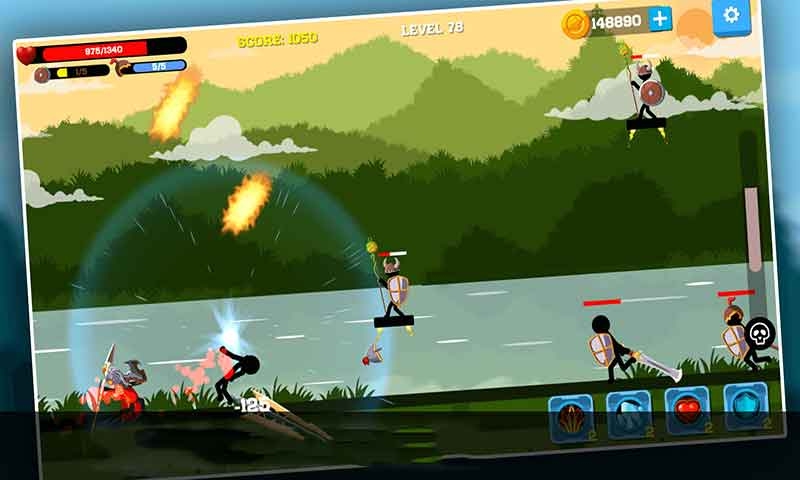Activate the multi-arrow volley skill
Image resolution: width=800 pixels, height=480 pixels.
click(570, 418)
